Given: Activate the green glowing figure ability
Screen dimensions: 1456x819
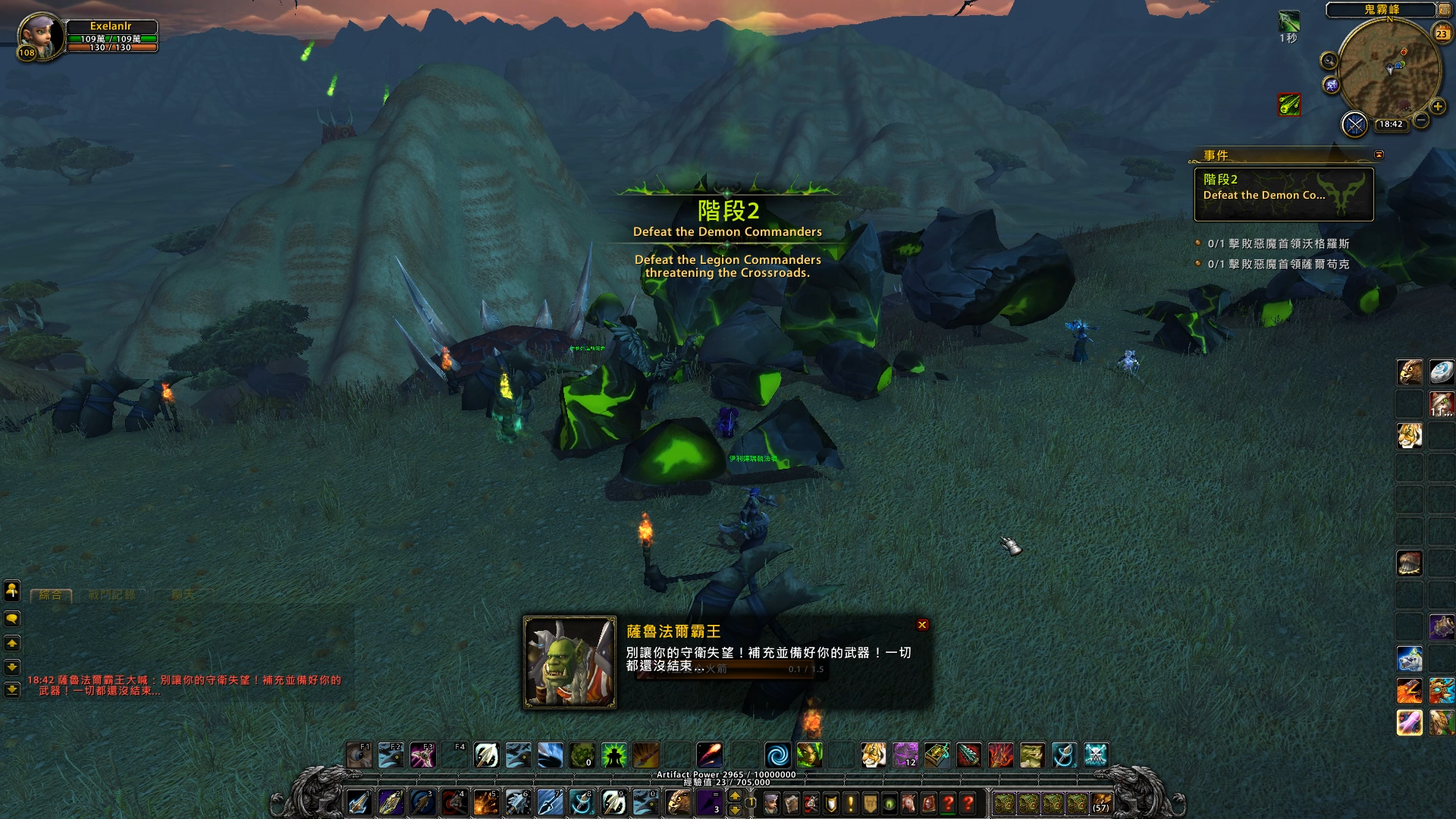Looking at the screenshot, I should coord(613,755).
